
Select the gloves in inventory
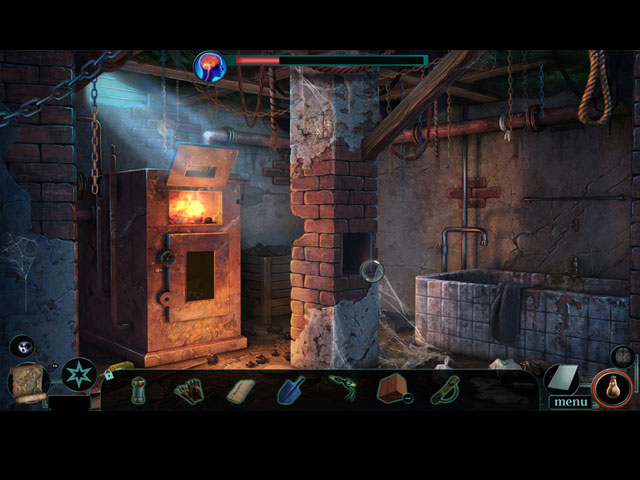(189, 390)
